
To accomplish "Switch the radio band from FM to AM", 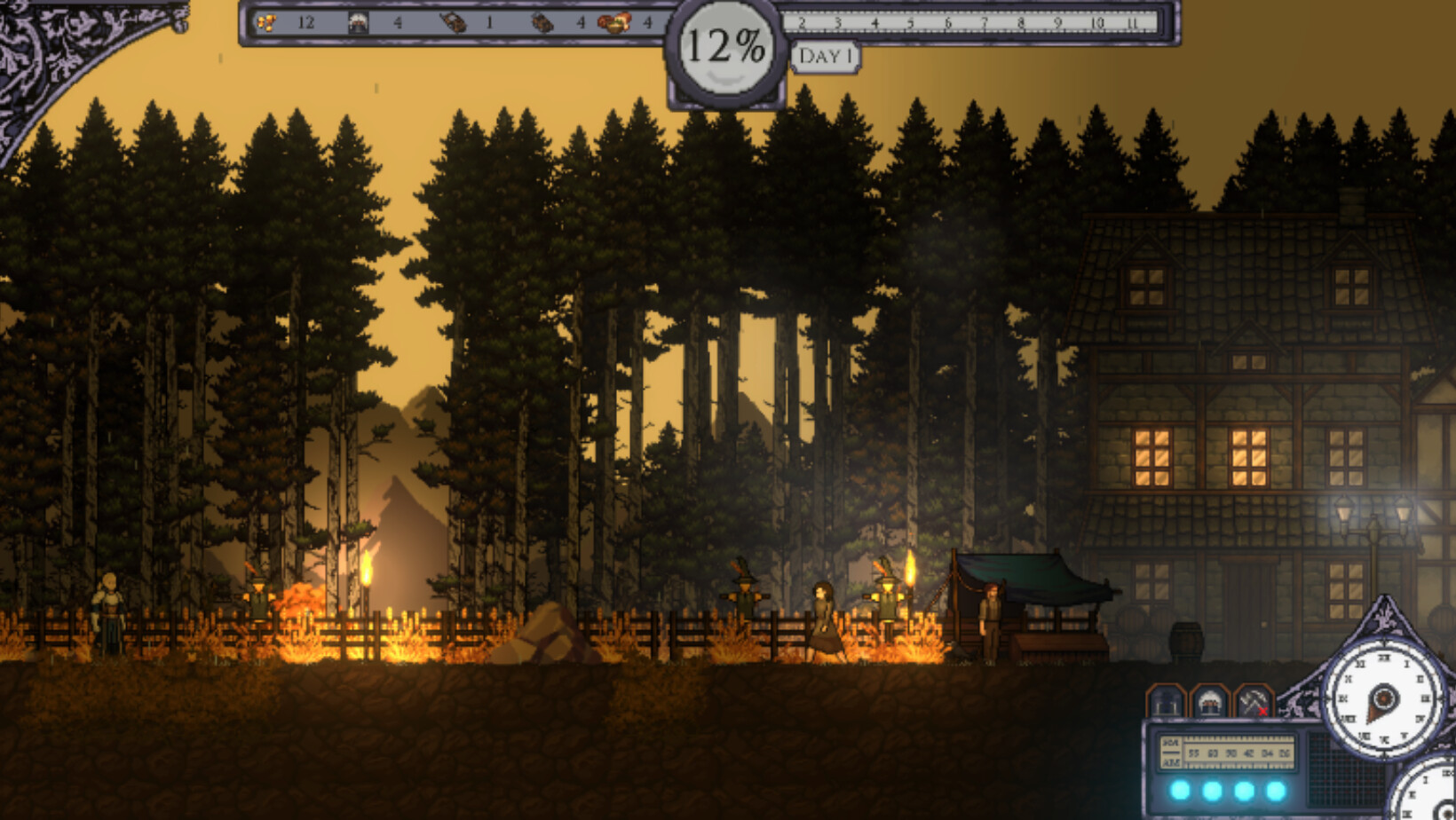I will 1172,763.
